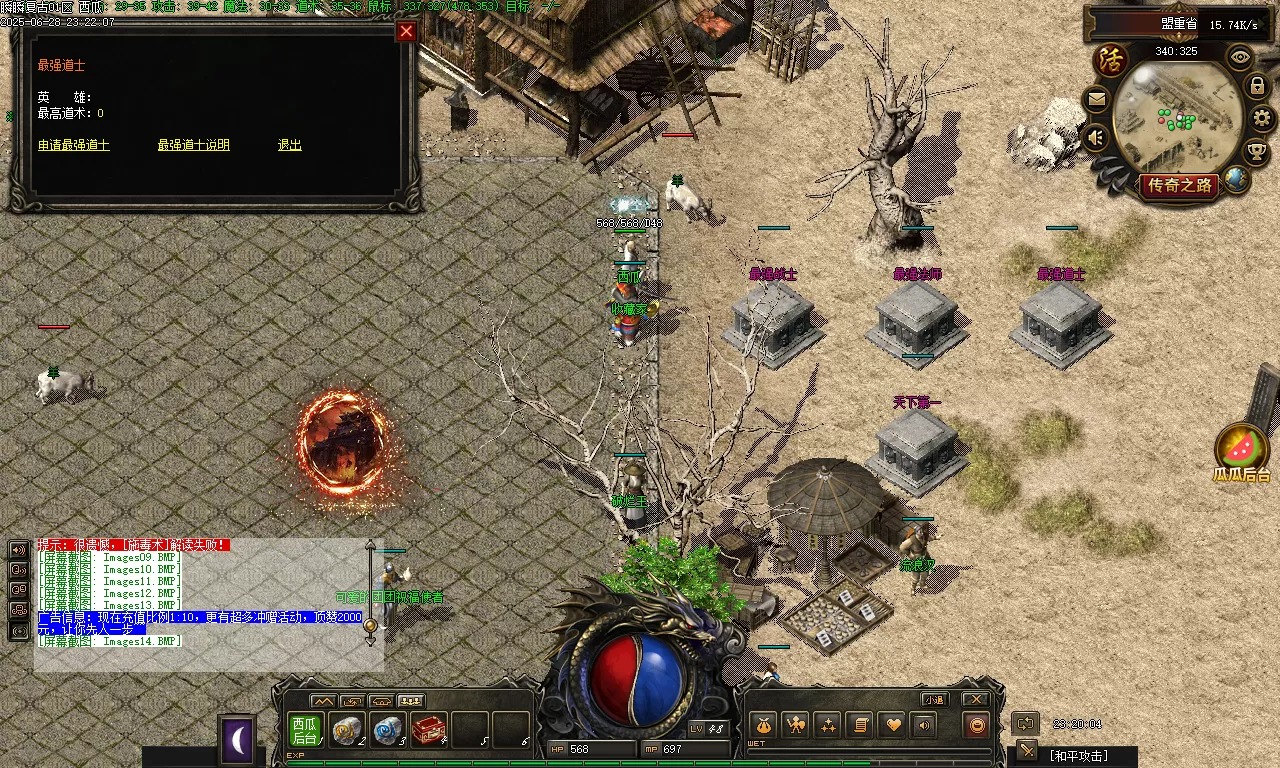1280x768 pixels.
Task: Select 退出 to exit the dialog
Action: coord(289,145)
